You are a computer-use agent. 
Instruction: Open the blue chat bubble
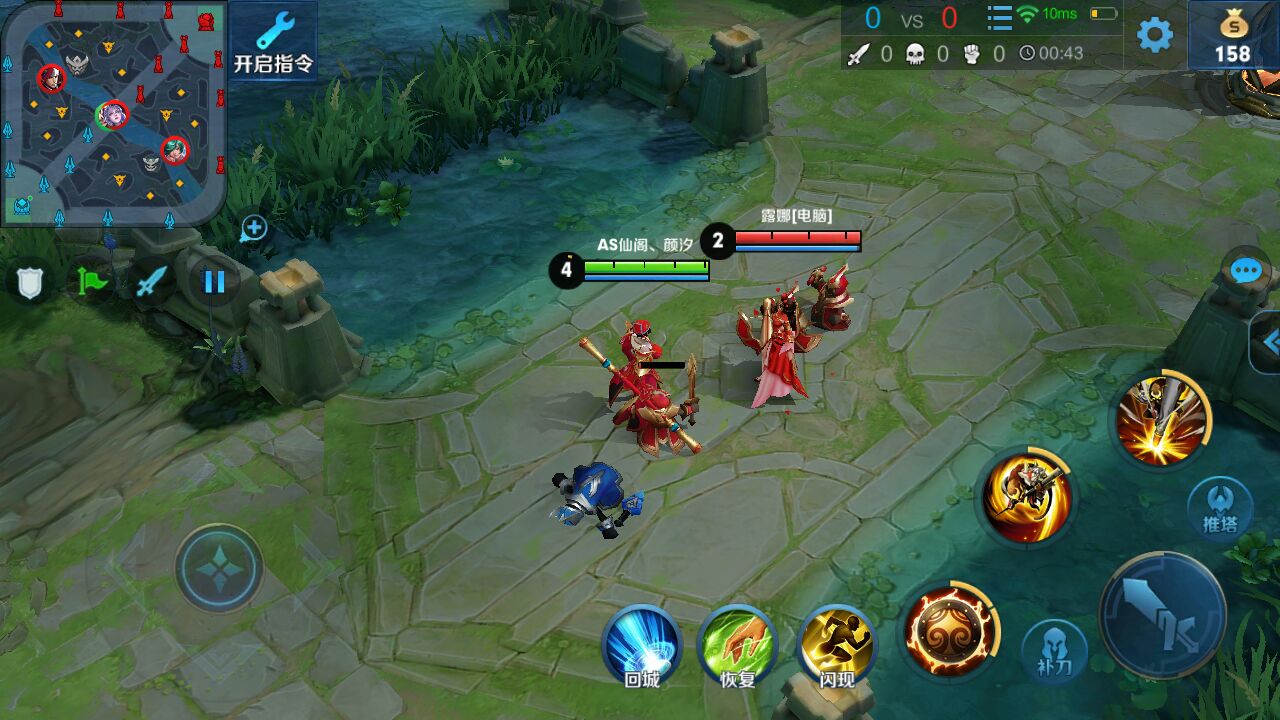(x=1246, y=271)
